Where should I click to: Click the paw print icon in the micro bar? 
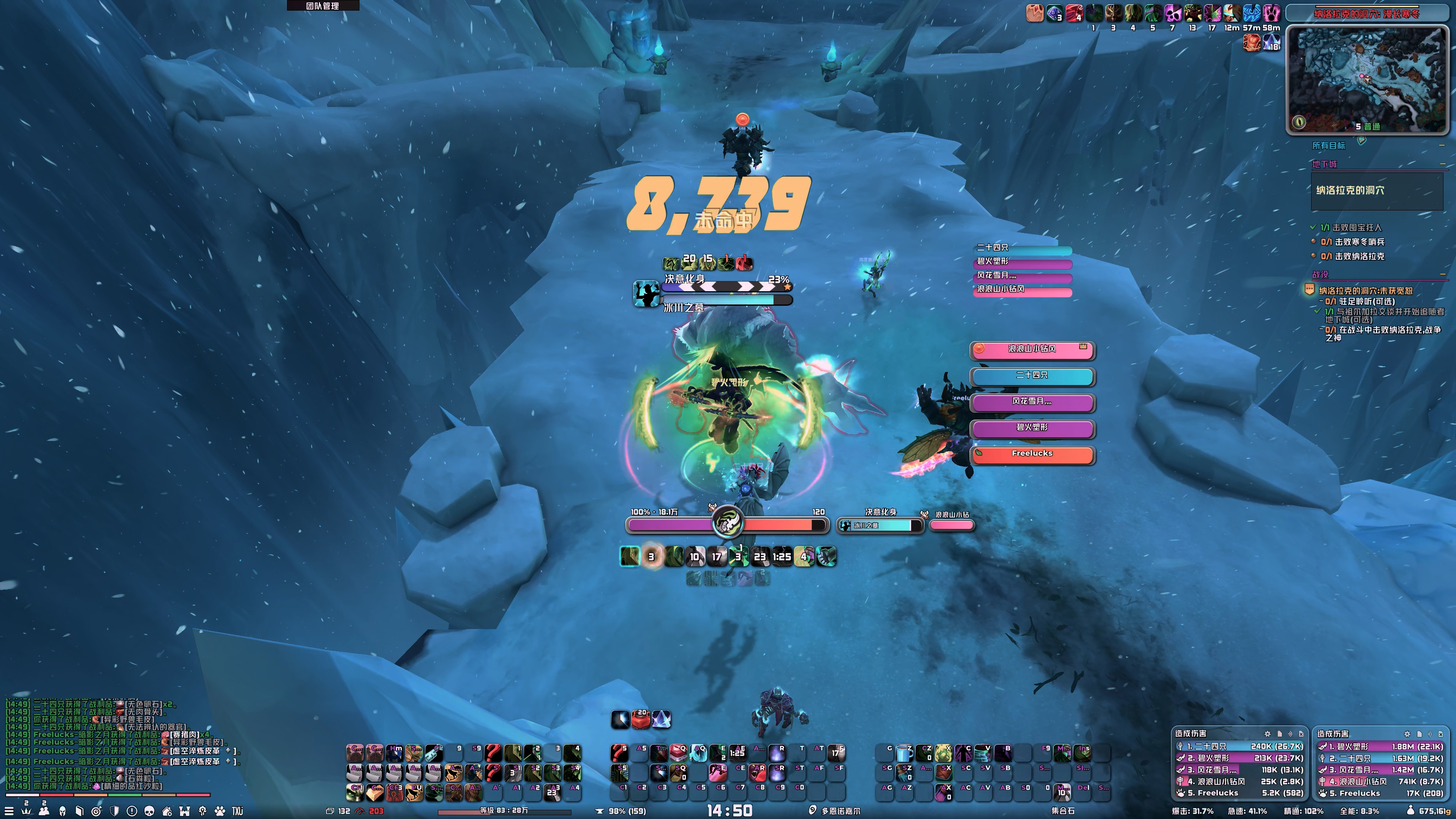pyautogui.click(x=220, y=811)
